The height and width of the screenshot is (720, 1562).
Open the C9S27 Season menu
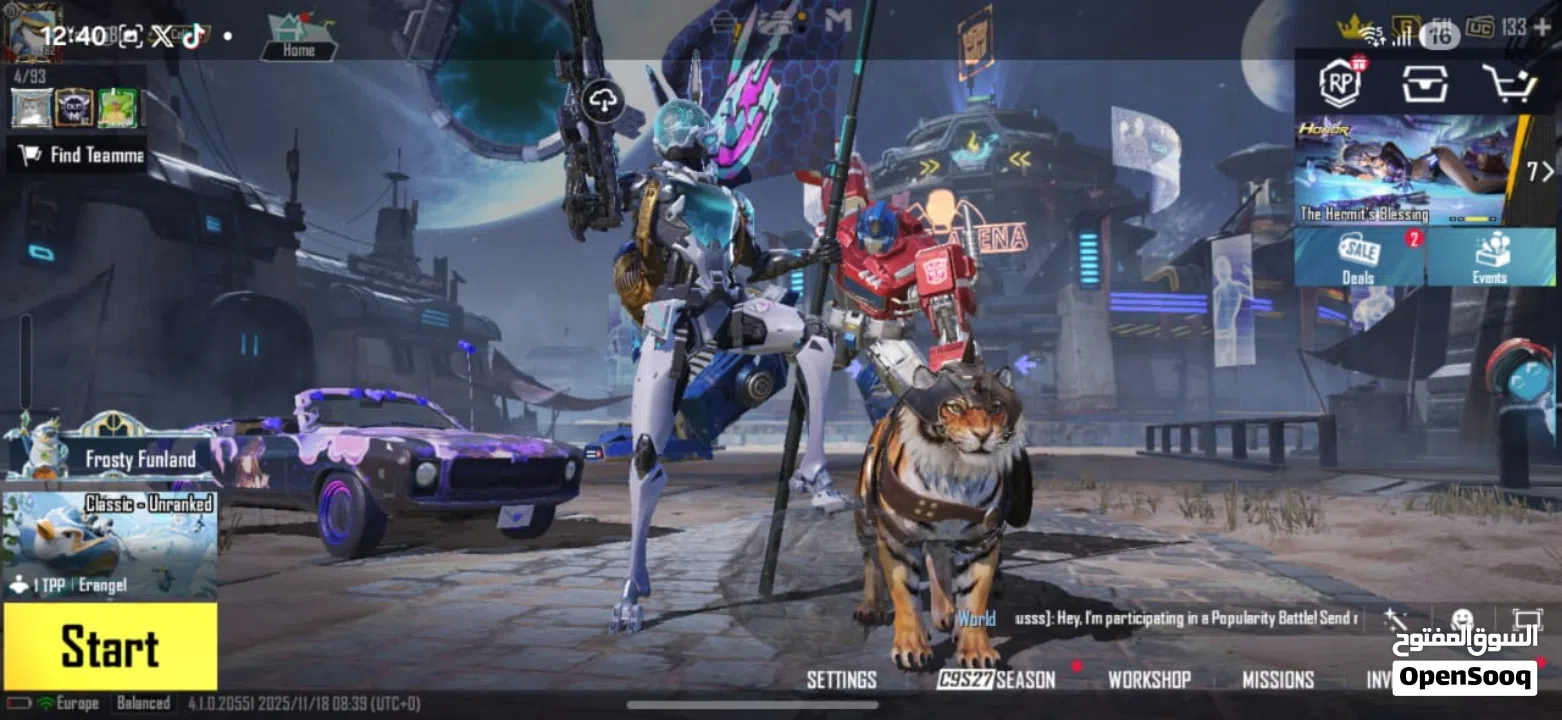point(996,680)
